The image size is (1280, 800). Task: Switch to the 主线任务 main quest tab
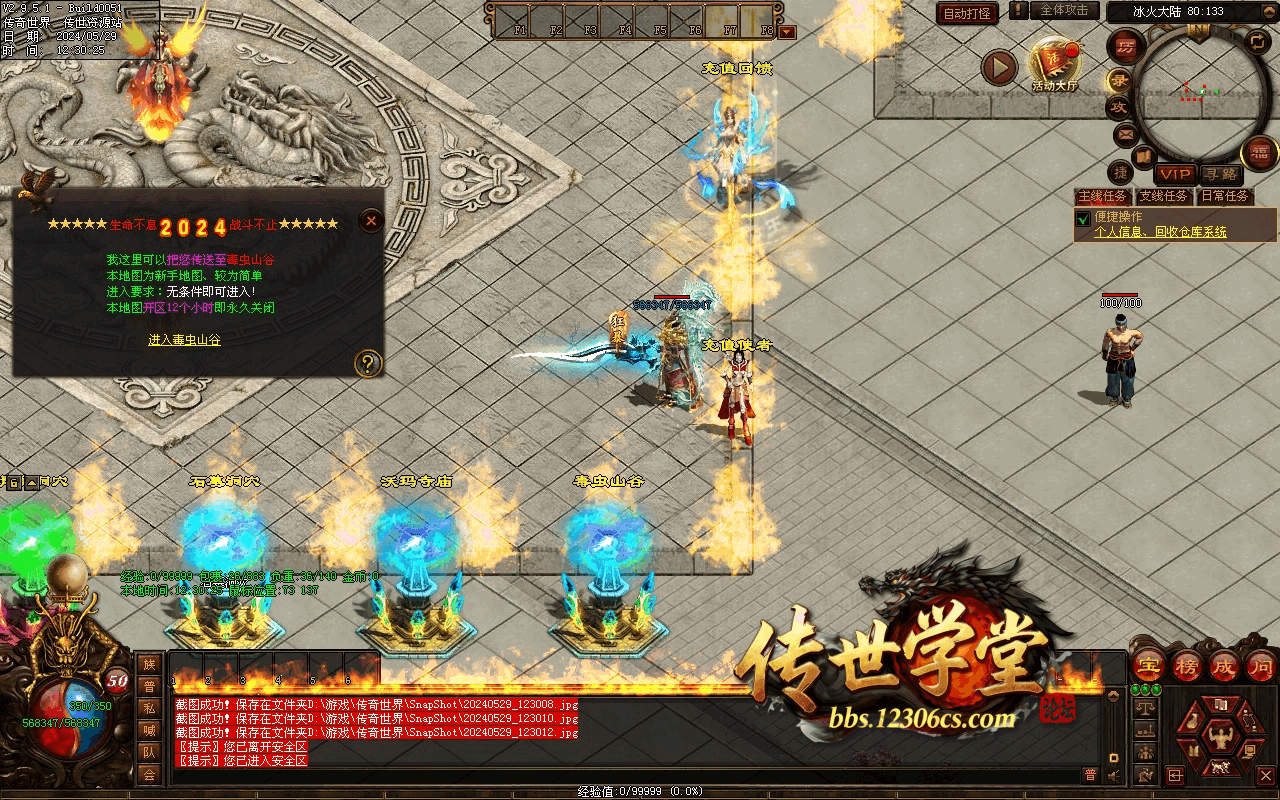click(1102, 196)
